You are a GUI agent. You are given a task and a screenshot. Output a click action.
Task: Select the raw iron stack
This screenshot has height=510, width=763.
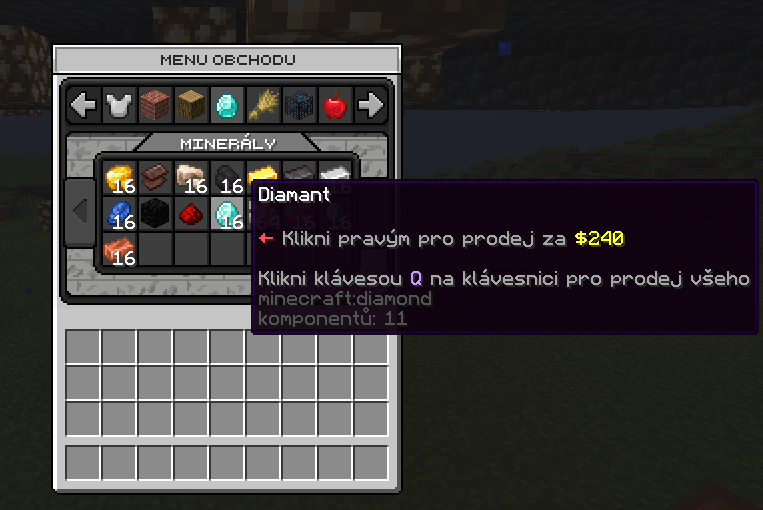point(191,178)
